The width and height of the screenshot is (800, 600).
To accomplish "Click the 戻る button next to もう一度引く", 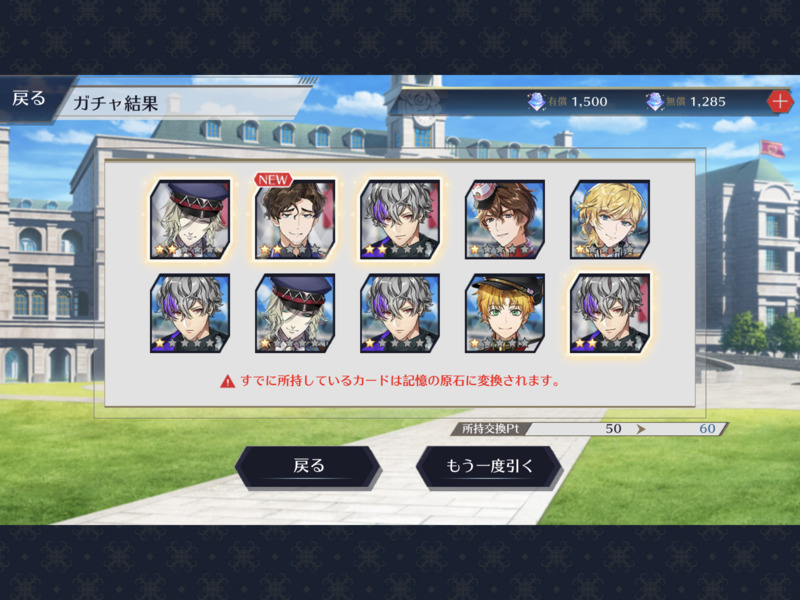I will 308,466.
